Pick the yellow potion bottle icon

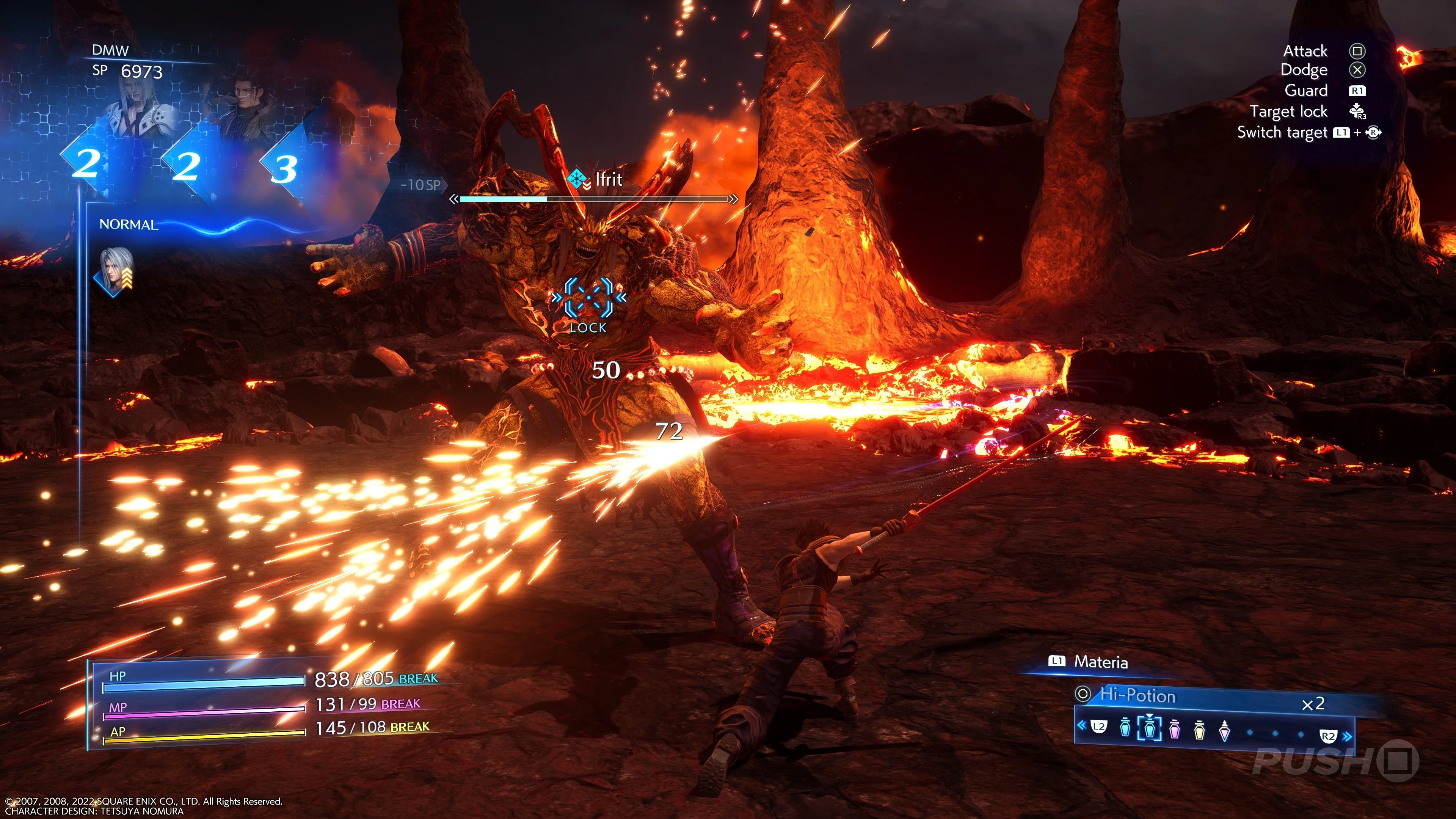[1199, 730]
